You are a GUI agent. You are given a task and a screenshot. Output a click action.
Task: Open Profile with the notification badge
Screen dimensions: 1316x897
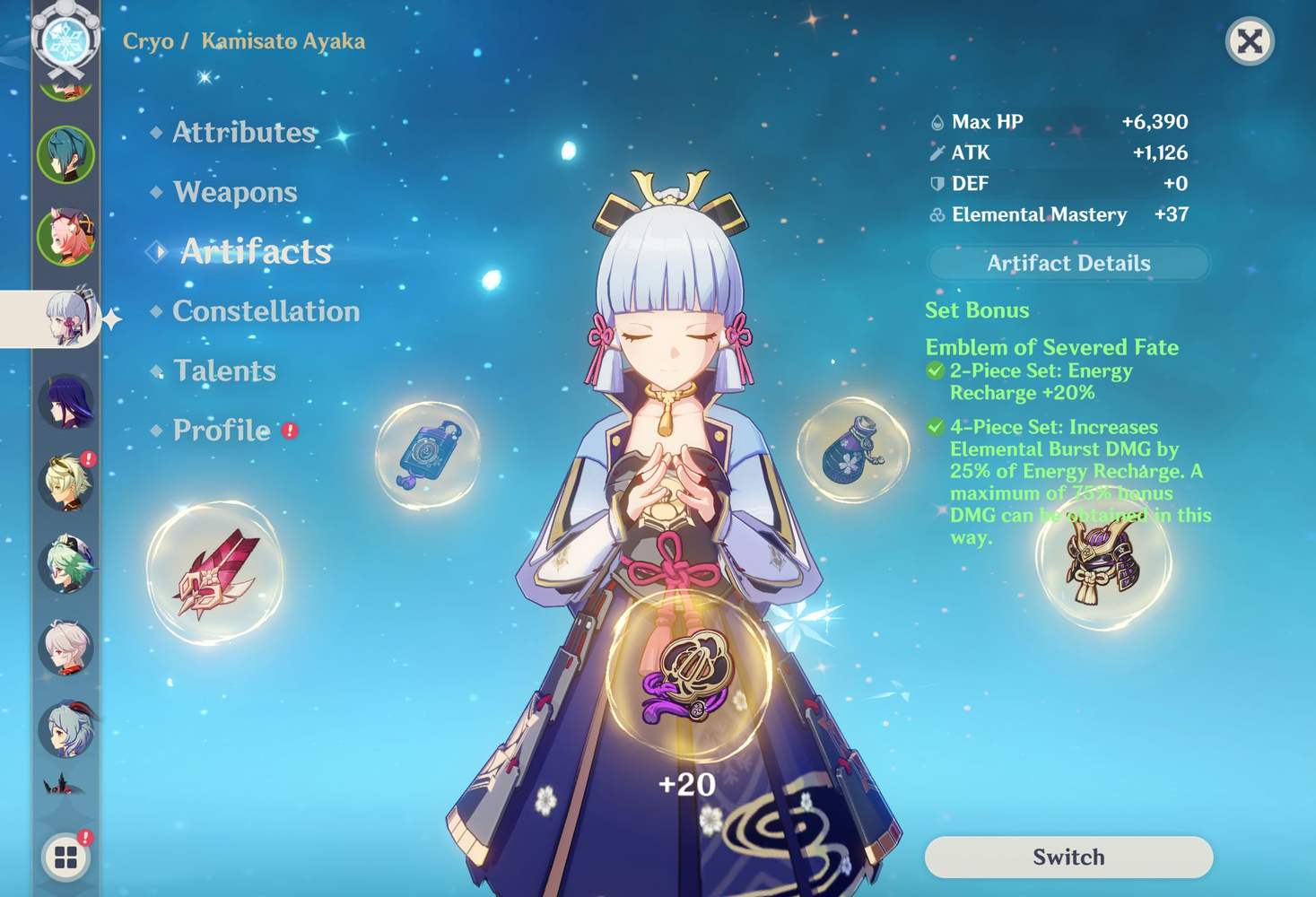click(x=222, y=431)
